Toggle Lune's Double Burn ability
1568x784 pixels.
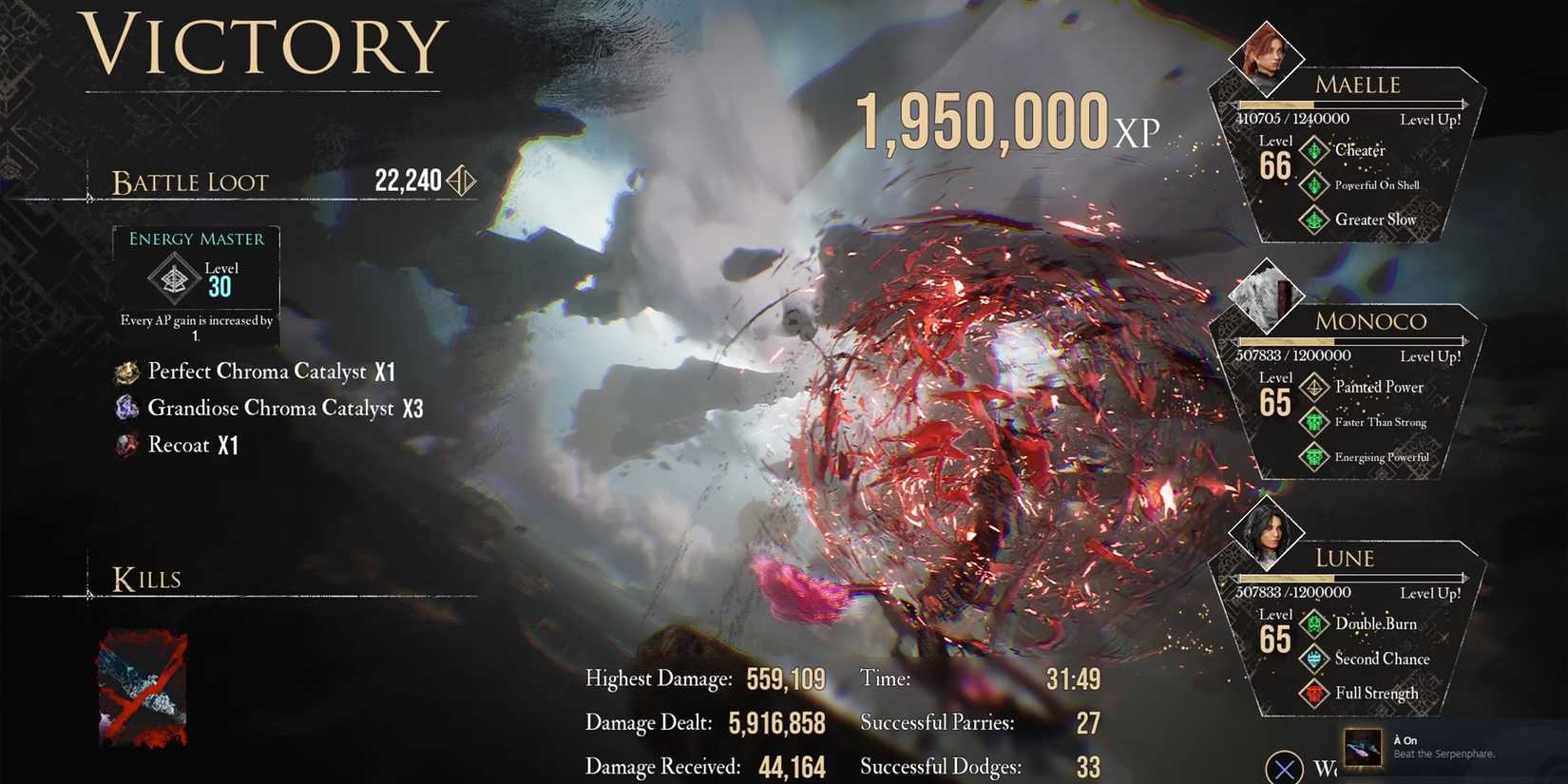coord(1315,624)
